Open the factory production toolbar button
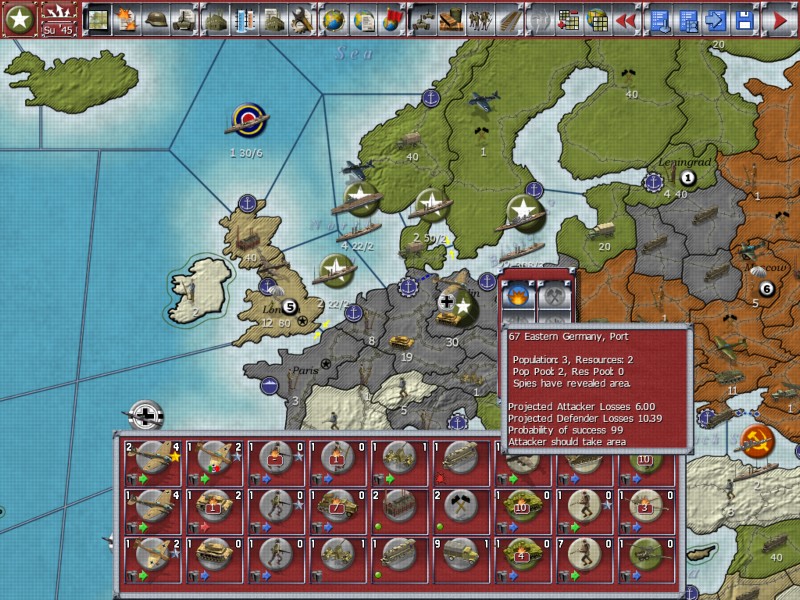800x600 pixels. click(215, 19)
